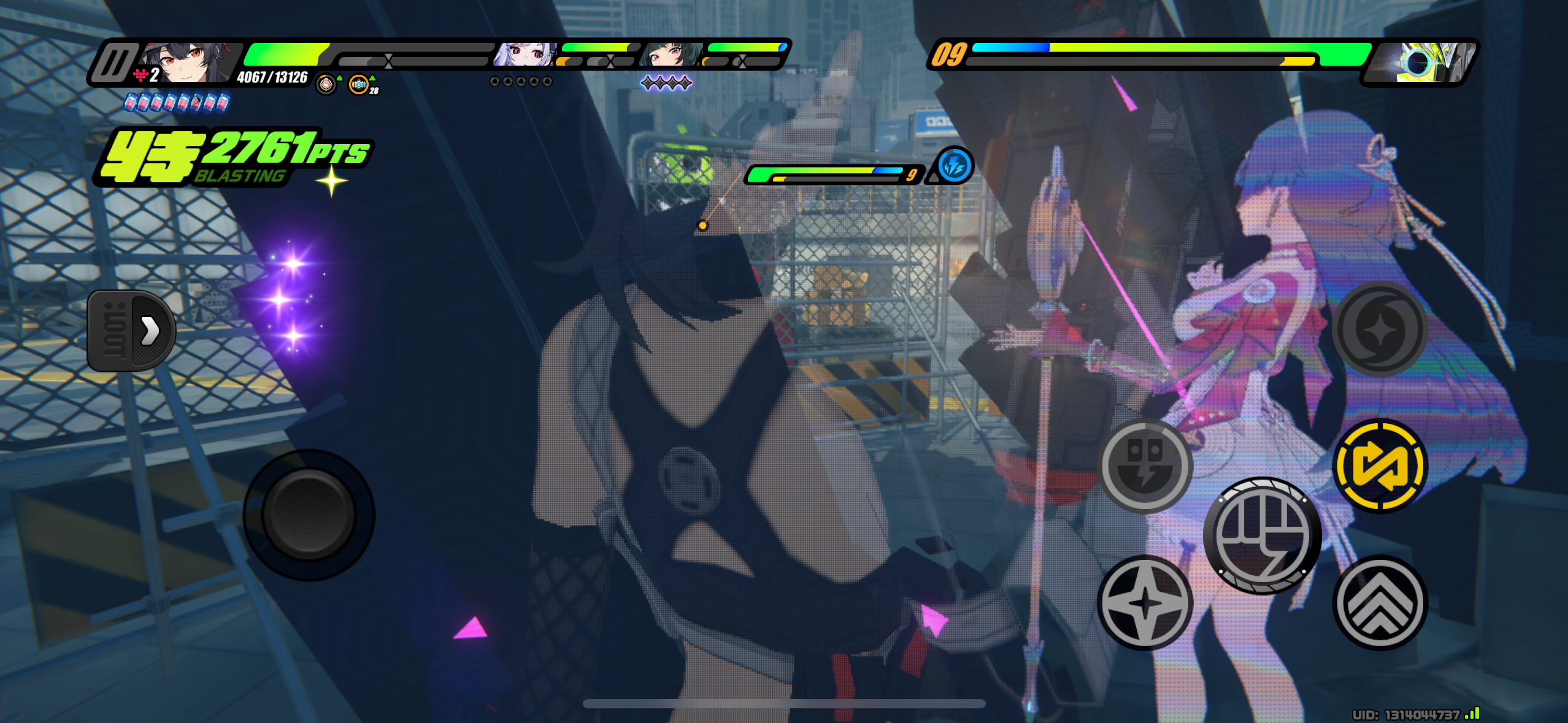
Task: Activate the lightning face ultimate button
Action: pyautogui.click(x=1145, y=466)
